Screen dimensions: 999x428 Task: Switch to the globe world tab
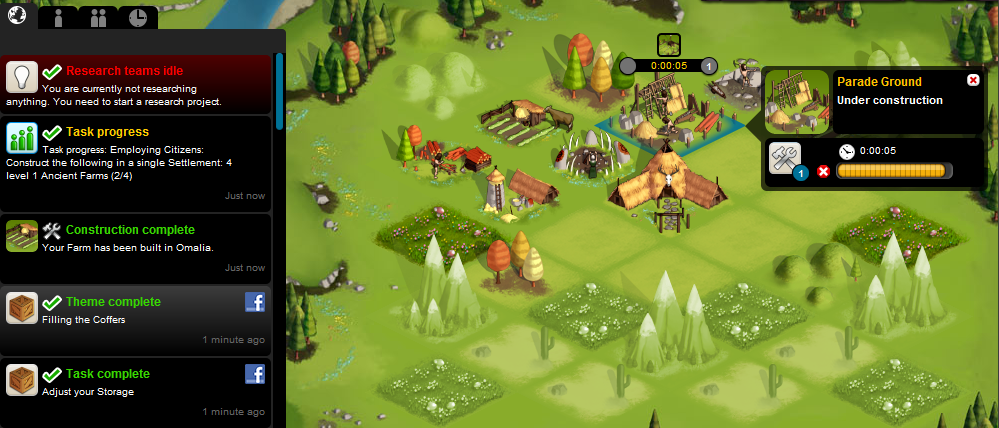[17, 14]
